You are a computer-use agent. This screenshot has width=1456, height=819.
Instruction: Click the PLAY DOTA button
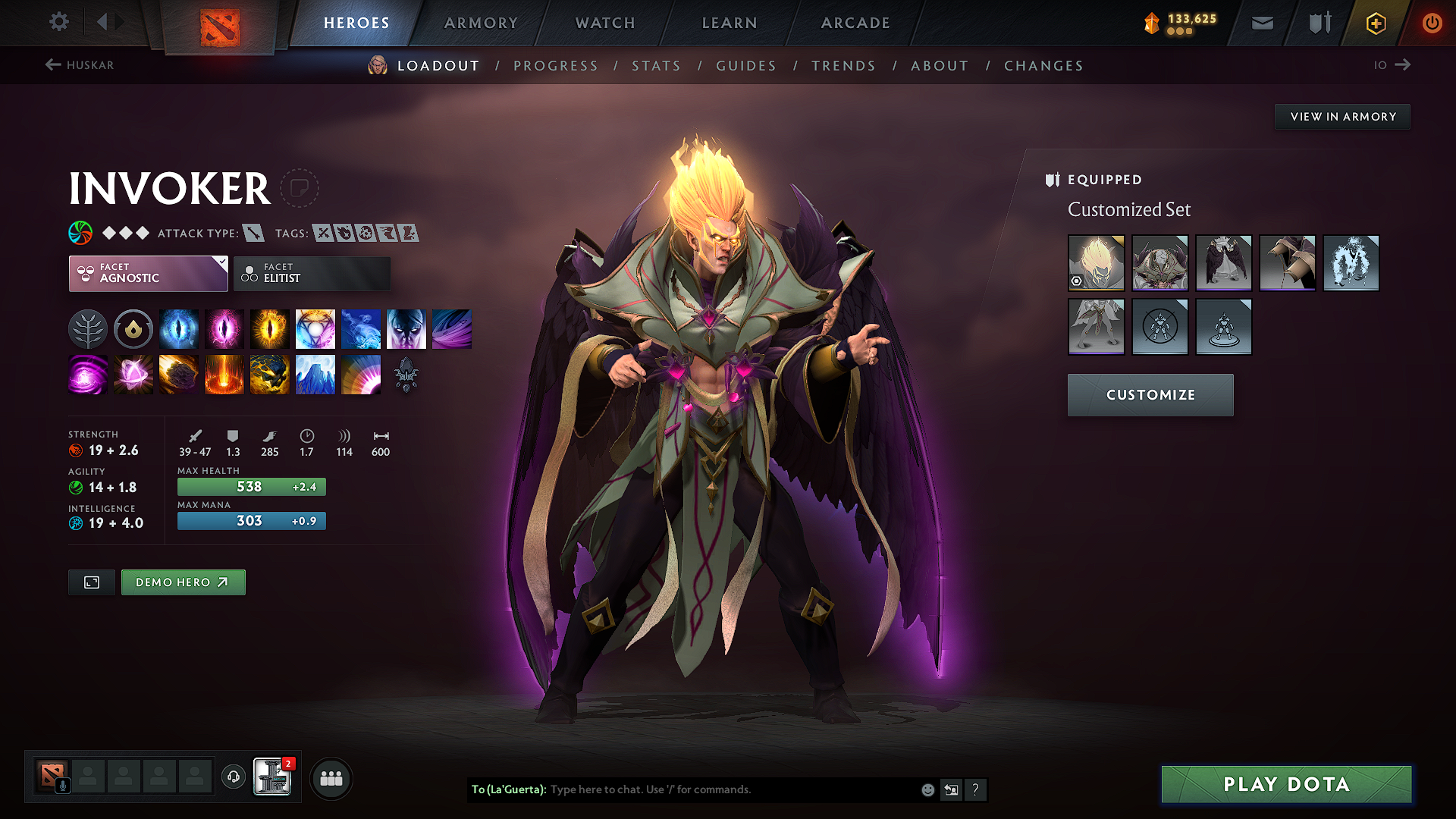[1285, 785]
